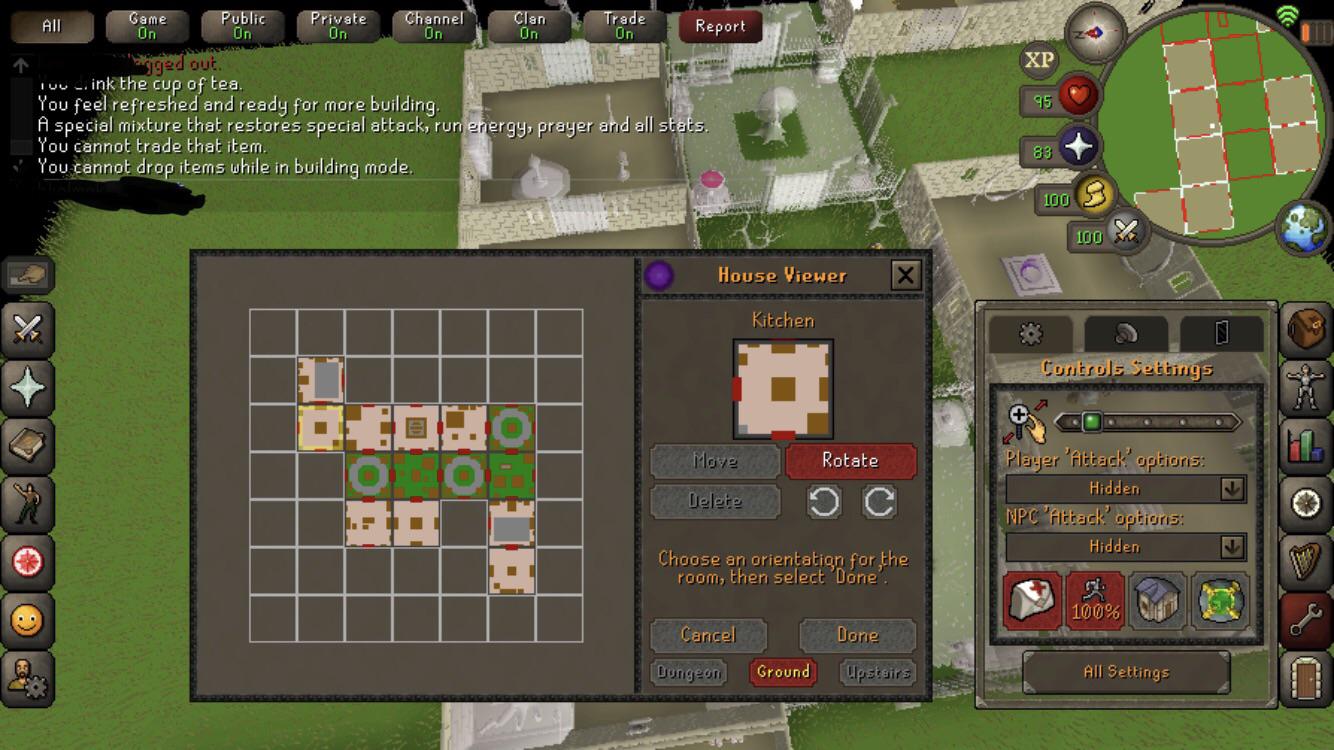Toggle the Trade chat filter
Image resolution: width=1334 pixels, height=750 pixels.
624,26
